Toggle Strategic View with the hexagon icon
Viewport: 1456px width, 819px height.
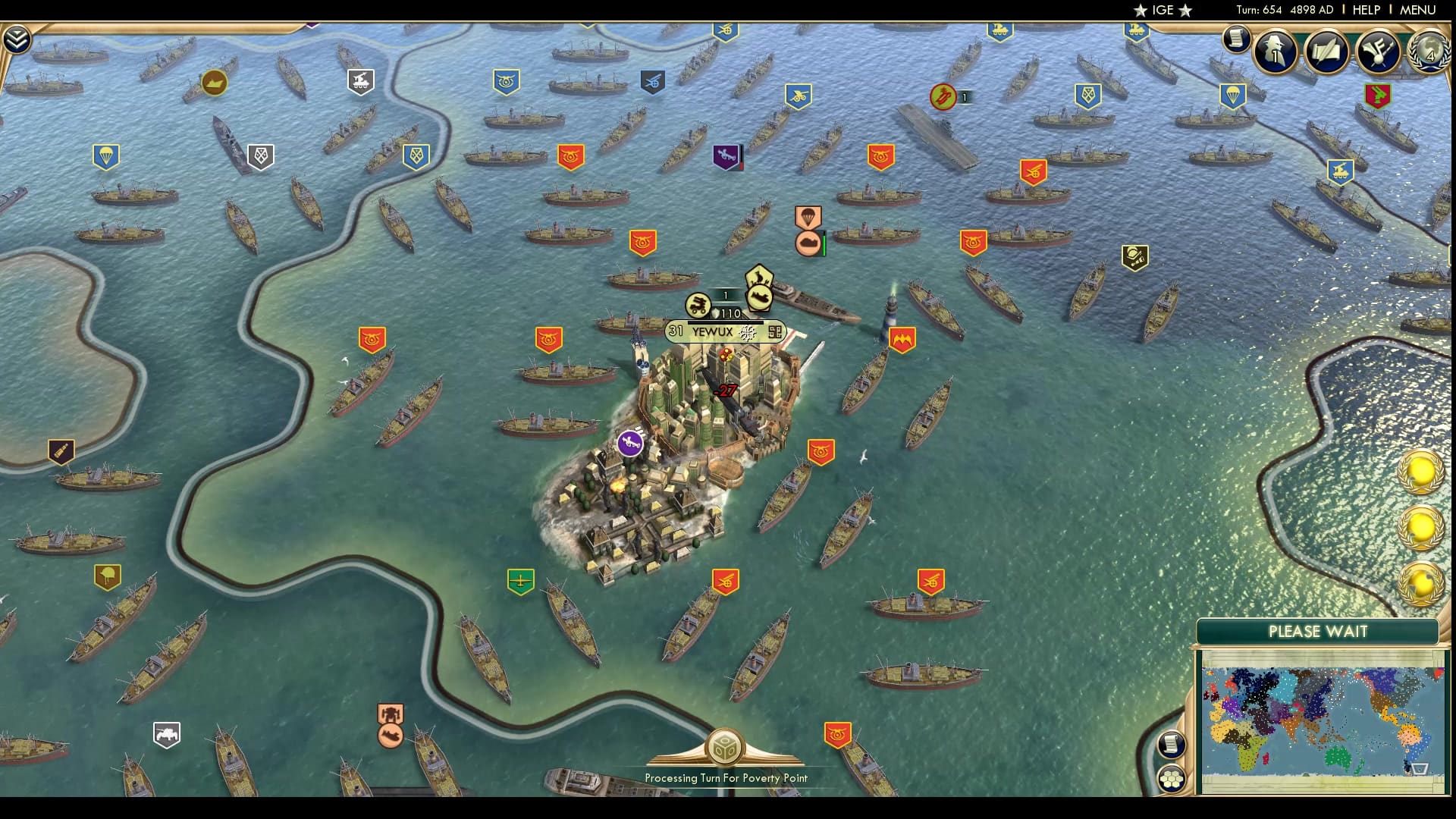tap(1174, 777)
